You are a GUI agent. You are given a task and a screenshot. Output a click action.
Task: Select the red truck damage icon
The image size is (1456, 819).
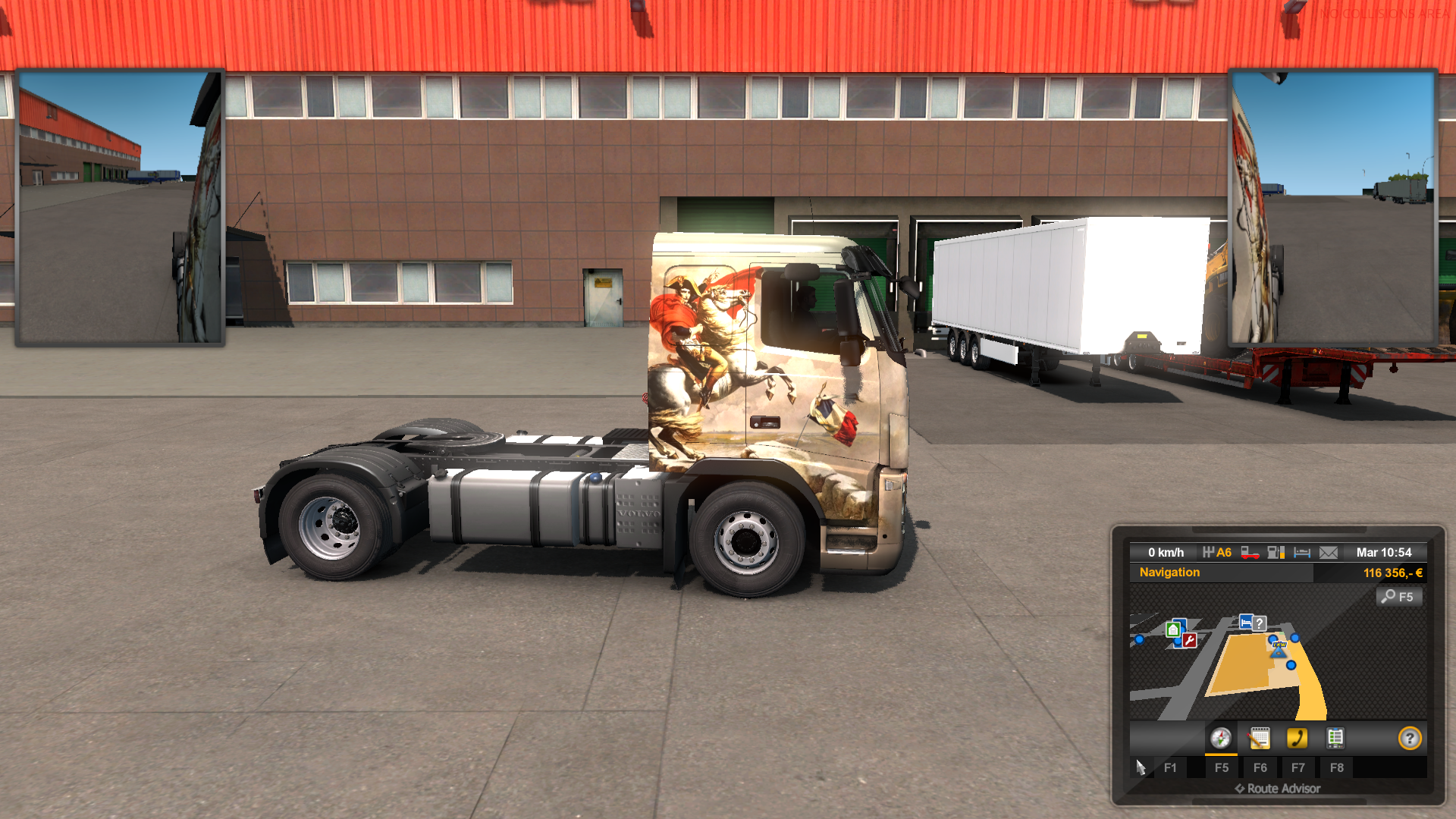coord(1250,553)
